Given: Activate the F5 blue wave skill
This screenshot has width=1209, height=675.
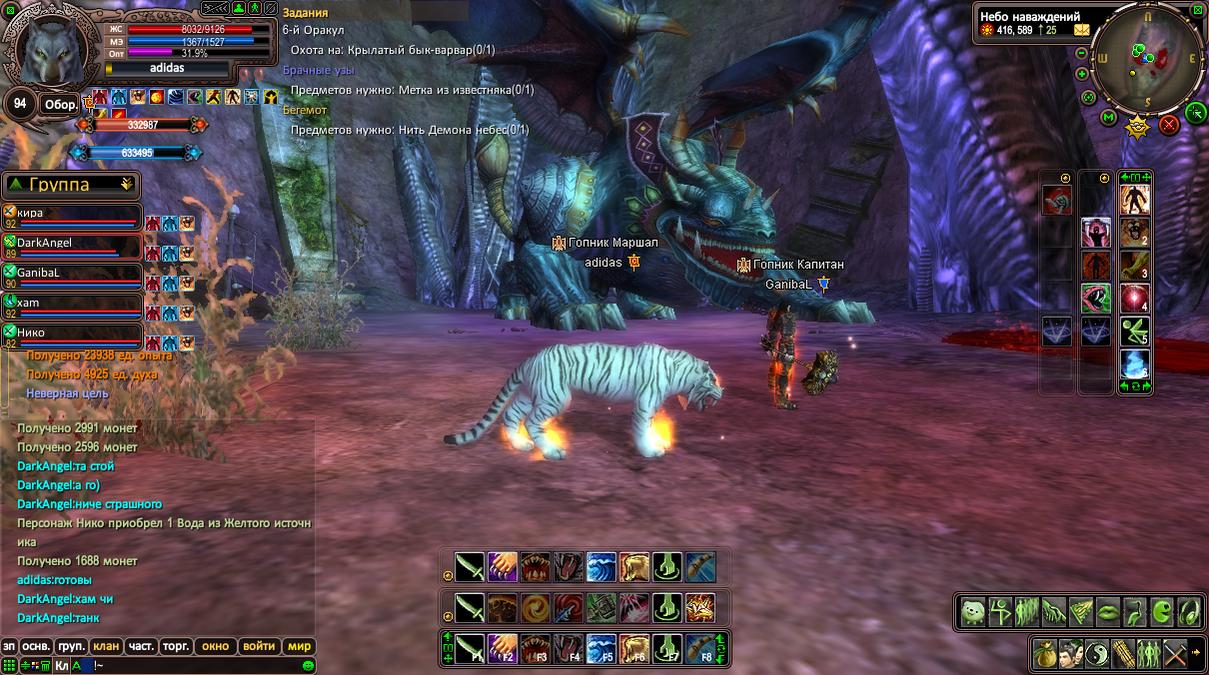Looking at the screenshot, I should 600,648.
